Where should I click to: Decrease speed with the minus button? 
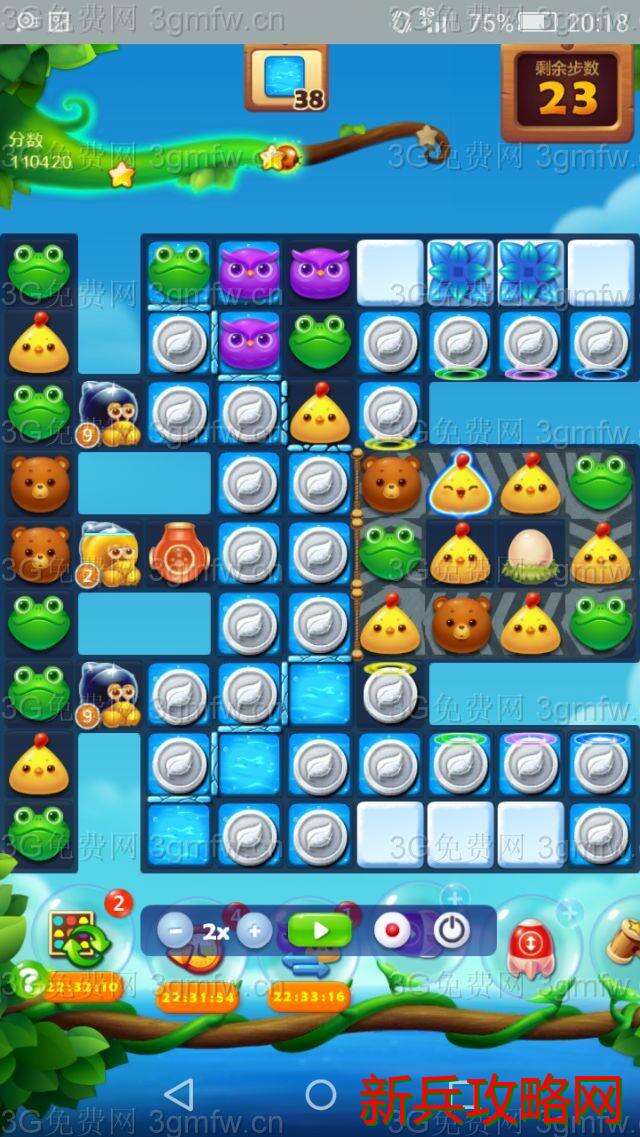pyautogui.click(x=175, y=931)
